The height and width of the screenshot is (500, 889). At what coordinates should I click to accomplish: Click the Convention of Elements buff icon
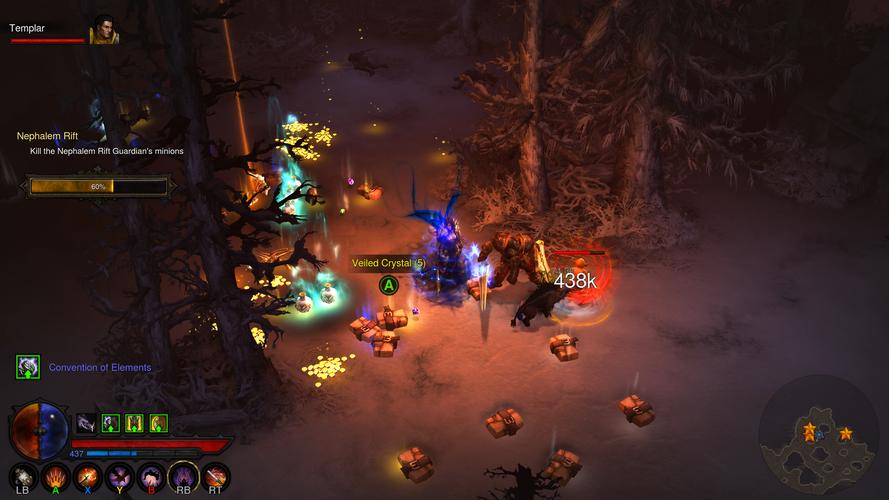coord(28,367)
